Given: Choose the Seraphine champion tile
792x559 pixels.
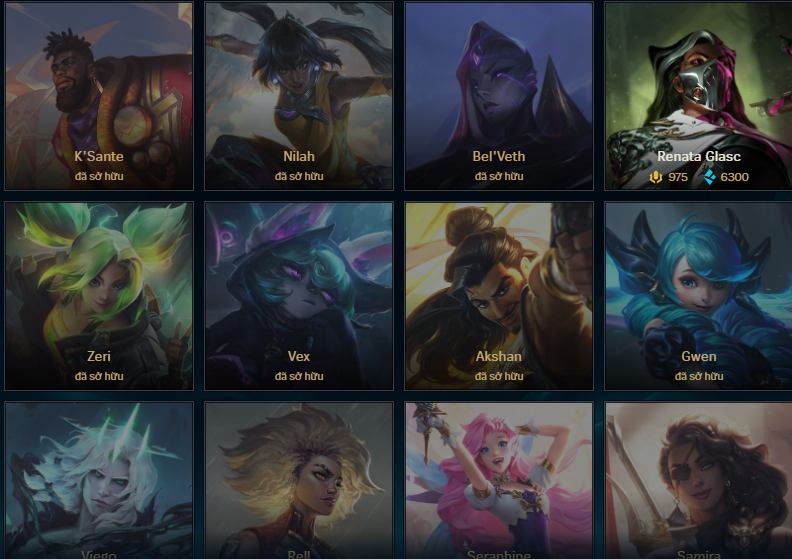Looking at the screenshot, I should tap(499, 481).
